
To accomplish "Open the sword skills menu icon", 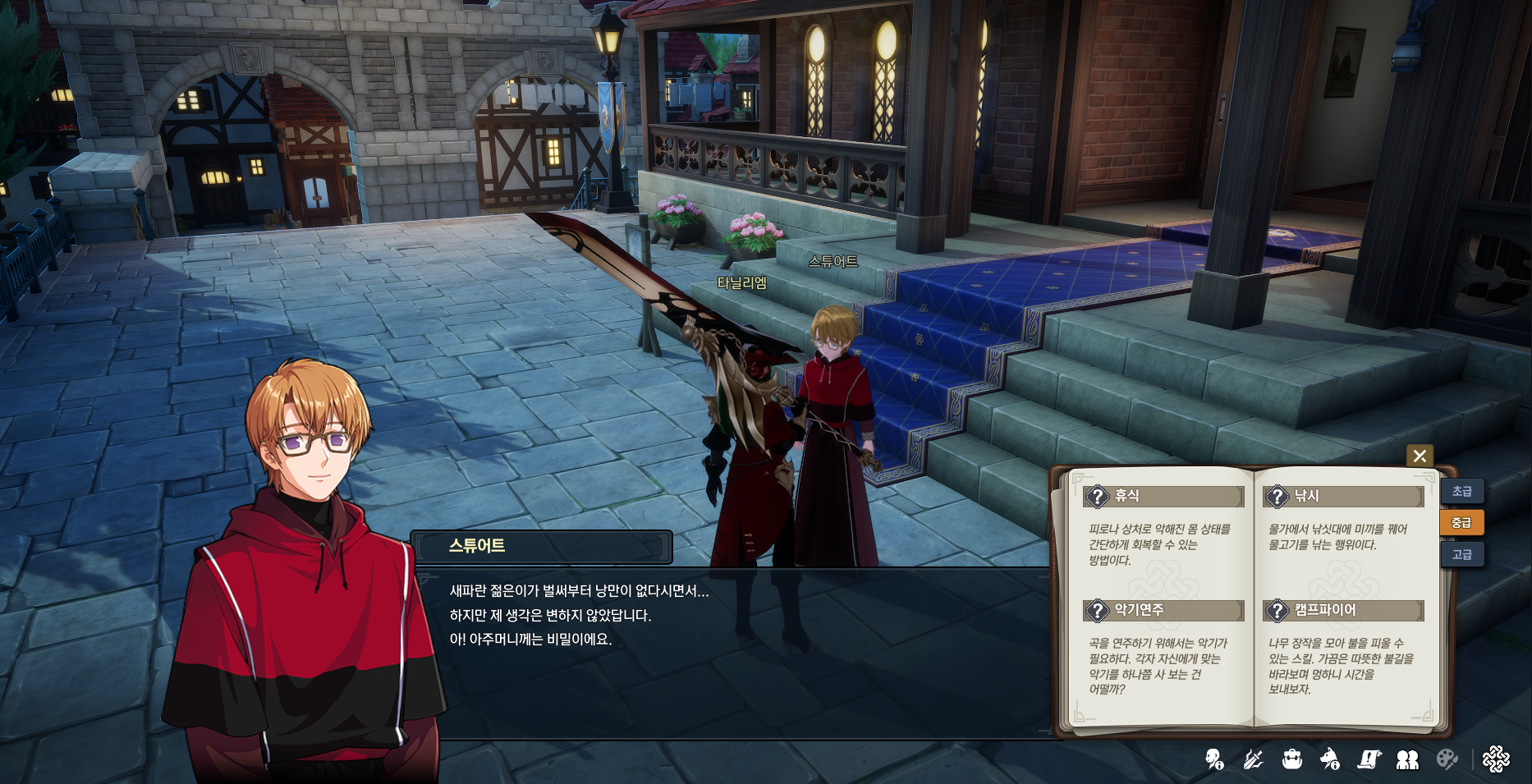I will (1253, 759).
